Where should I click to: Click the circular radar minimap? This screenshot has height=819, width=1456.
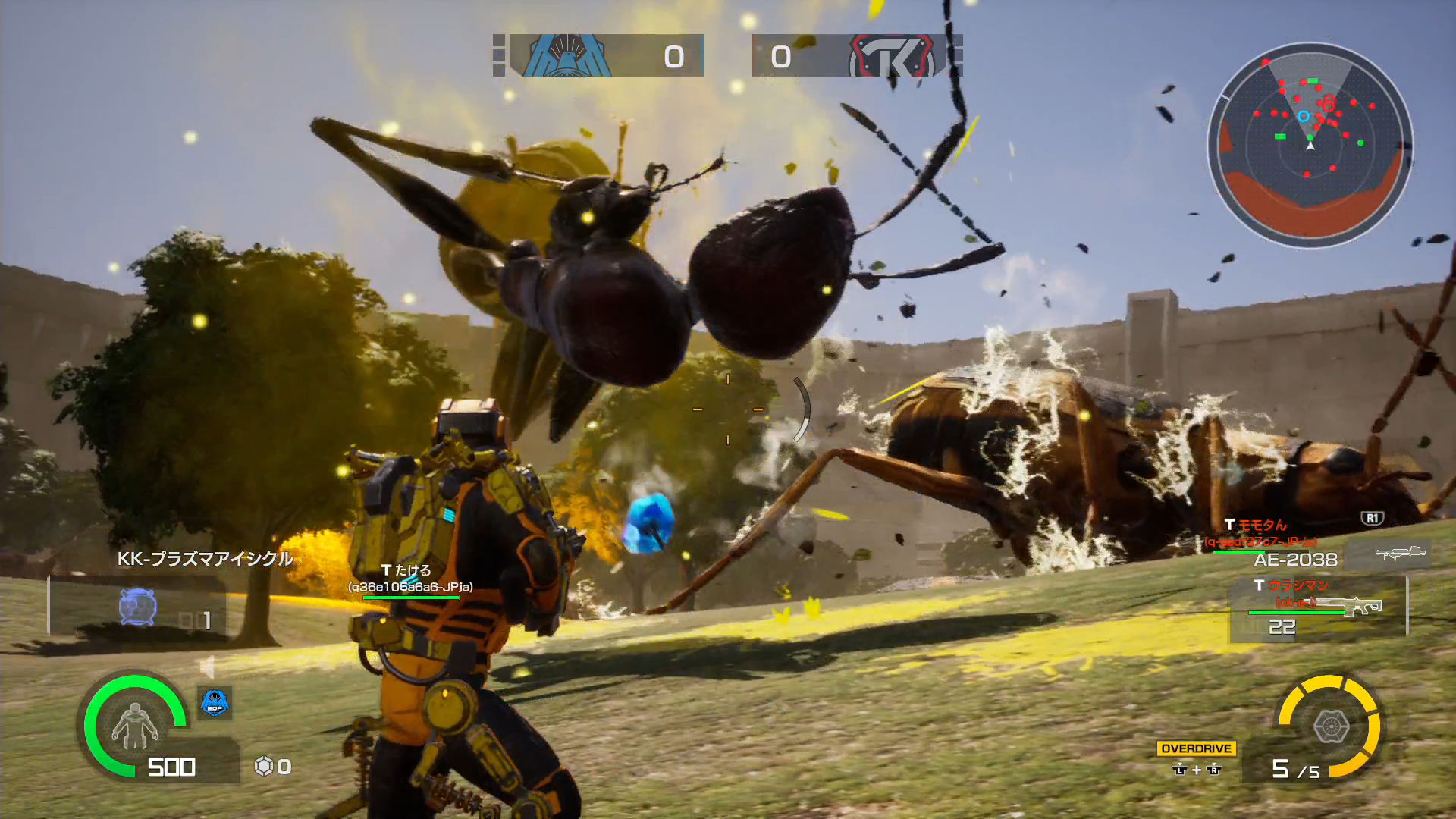pos(1310,144)
